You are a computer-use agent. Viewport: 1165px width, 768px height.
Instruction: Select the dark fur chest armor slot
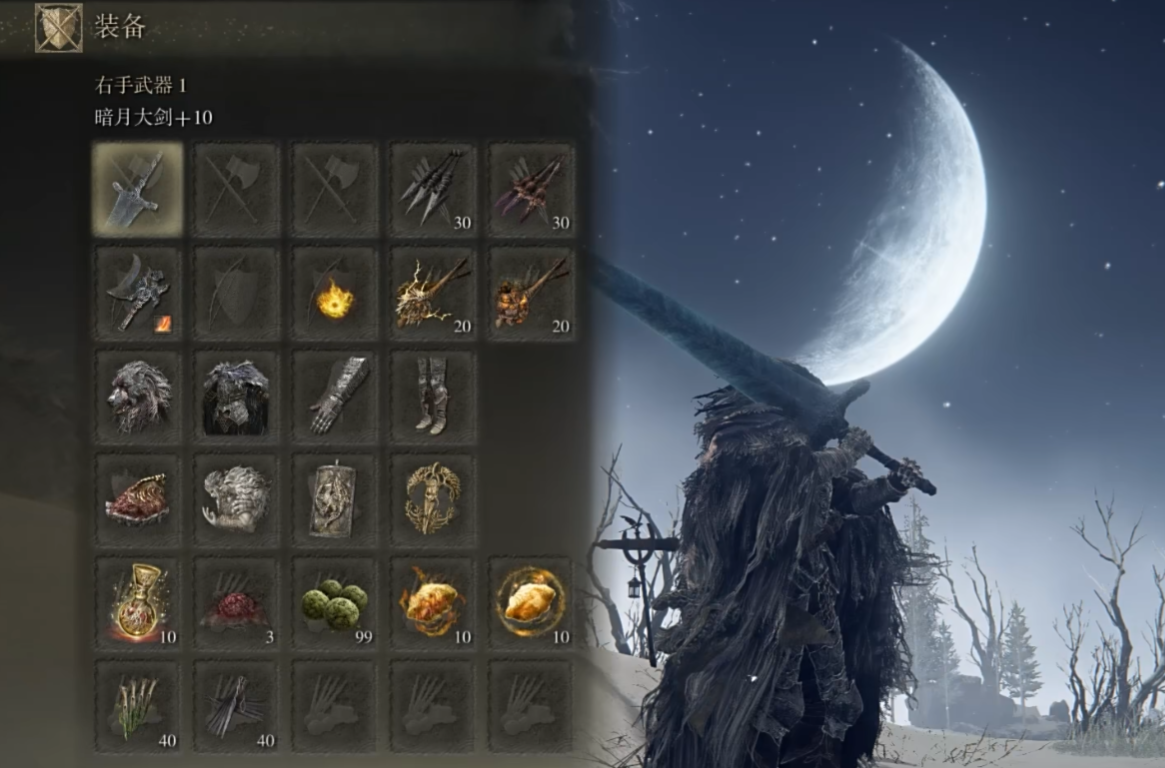coord(236,396)
